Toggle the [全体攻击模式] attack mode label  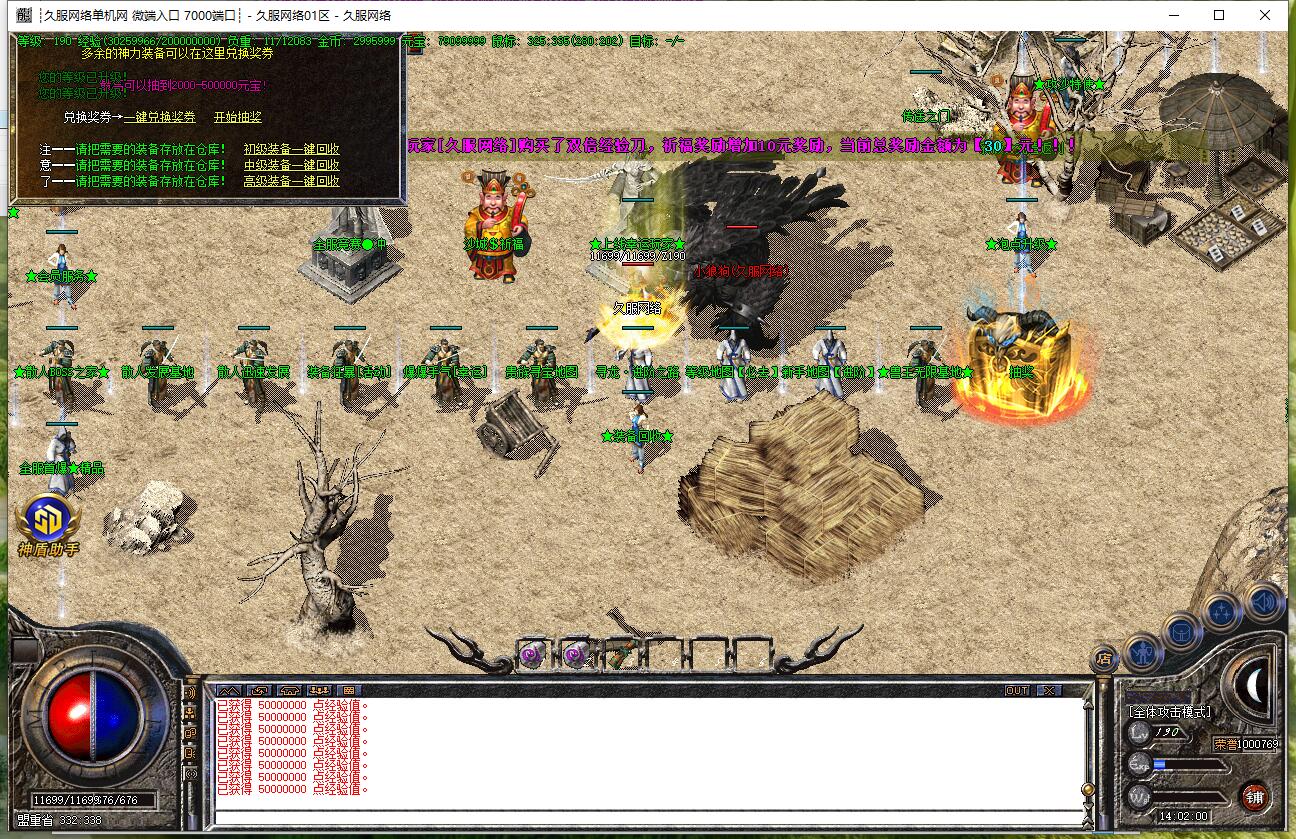1170,712
